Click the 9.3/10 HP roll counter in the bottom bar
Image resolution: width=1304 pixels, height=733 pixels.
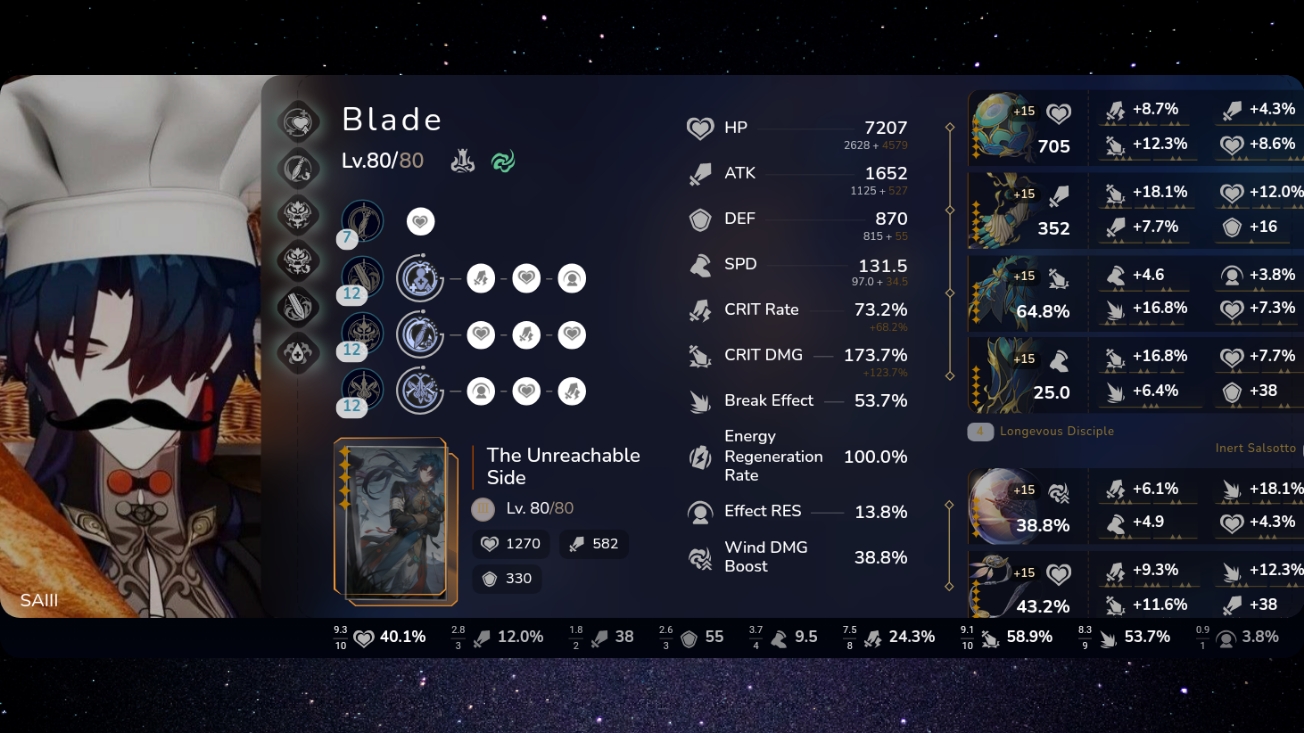(339, 636)
